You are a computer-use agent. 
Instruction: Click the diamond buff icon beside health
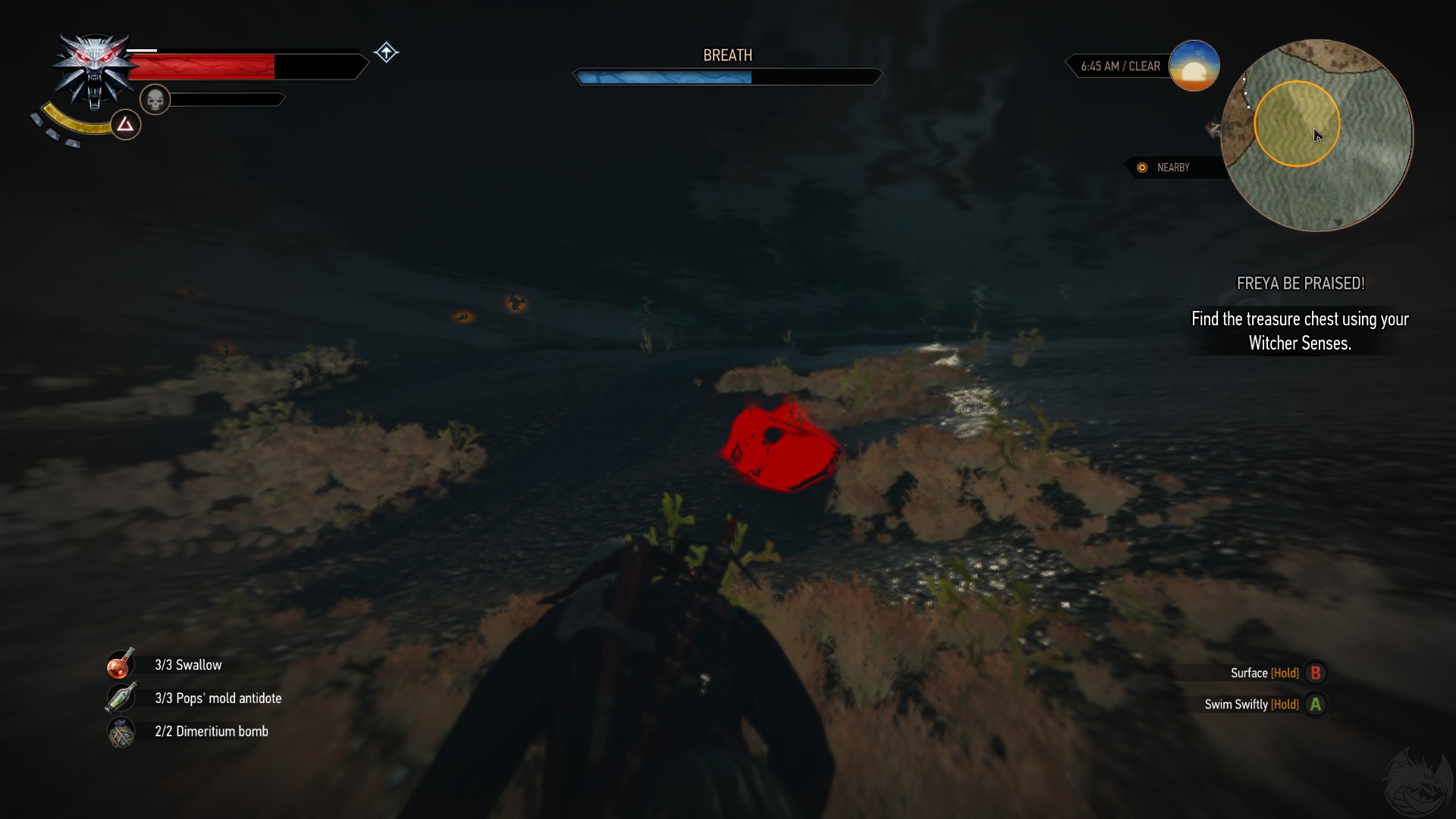[386, 52]
